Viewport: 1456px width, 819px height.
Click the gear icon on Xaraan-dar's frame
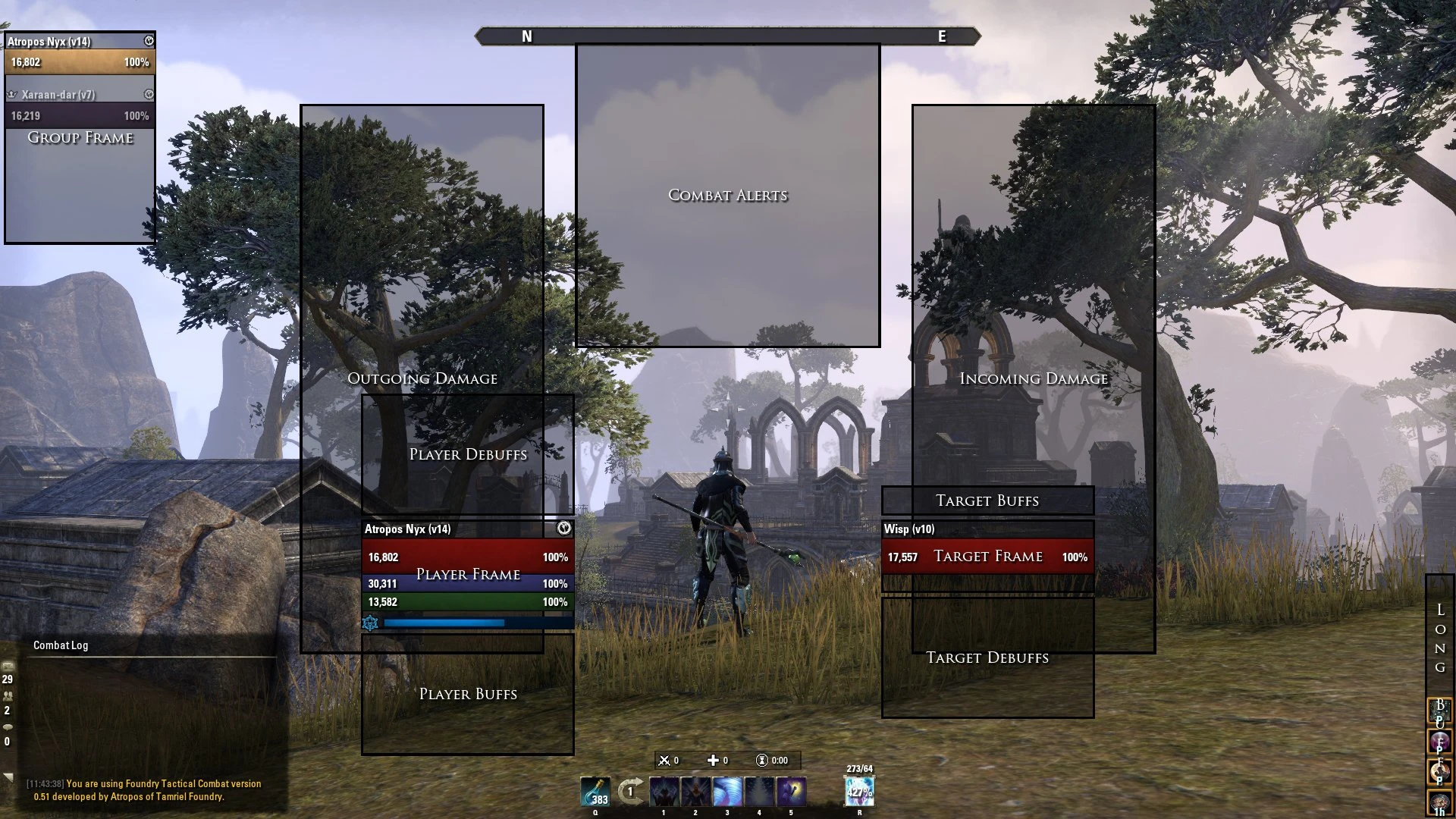click(149, 95)
